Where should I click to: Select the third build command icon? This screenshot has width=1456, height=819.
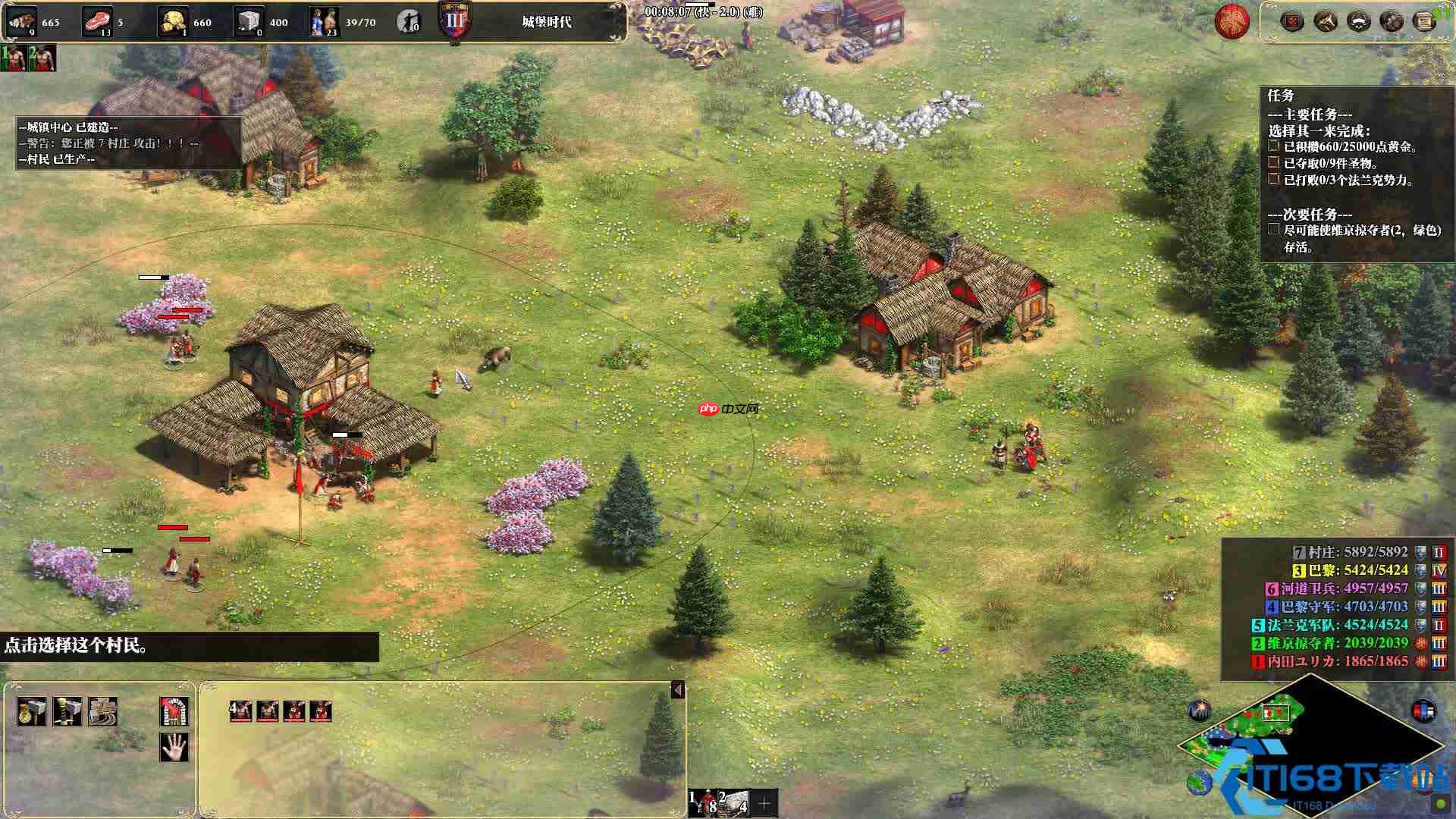(x=102, y=711)
